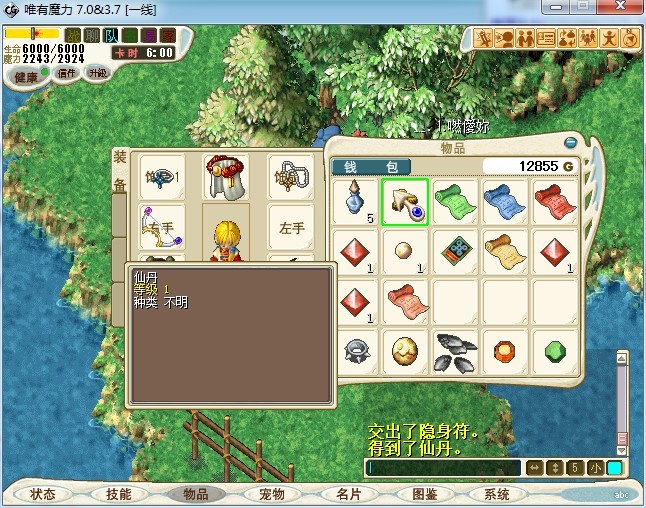Open the 宠物 pets menu
Screen dimensions: 646x508
(x=272, y=494)
